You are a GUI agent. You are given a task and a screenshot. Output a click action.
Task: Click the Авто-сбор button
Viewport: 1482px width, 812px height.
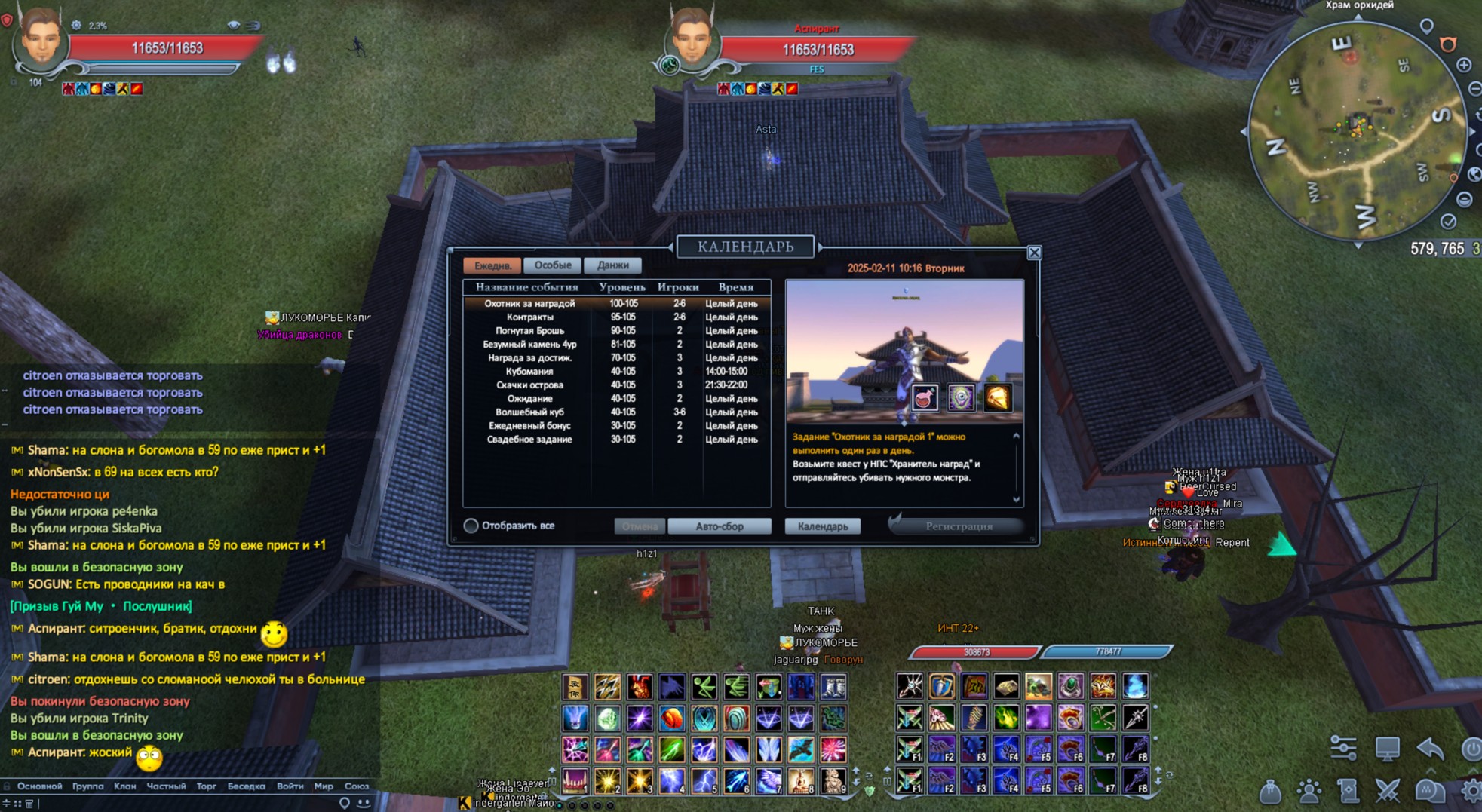[719, 526]
